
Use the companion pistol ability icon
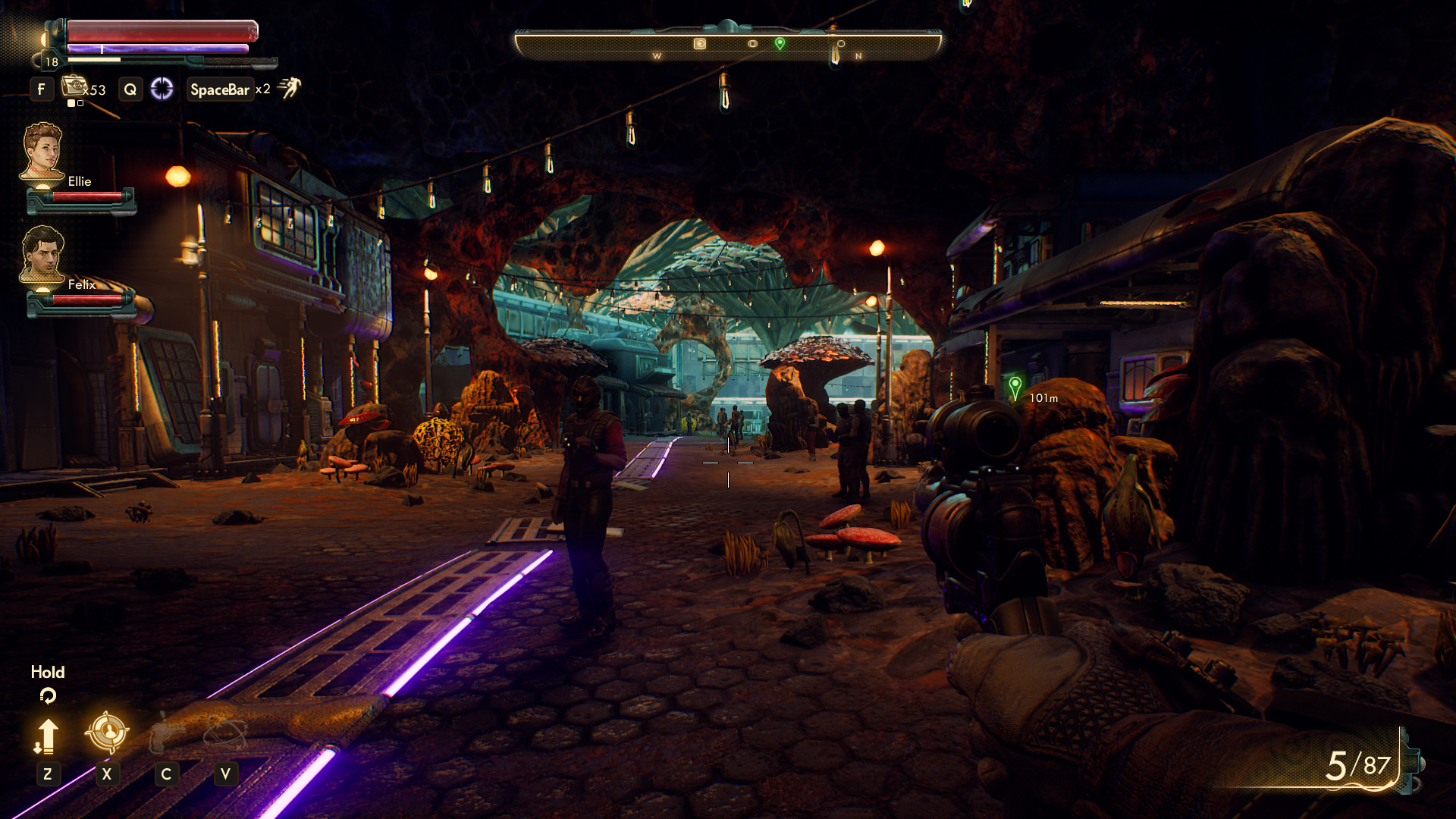tap(166, 733)
